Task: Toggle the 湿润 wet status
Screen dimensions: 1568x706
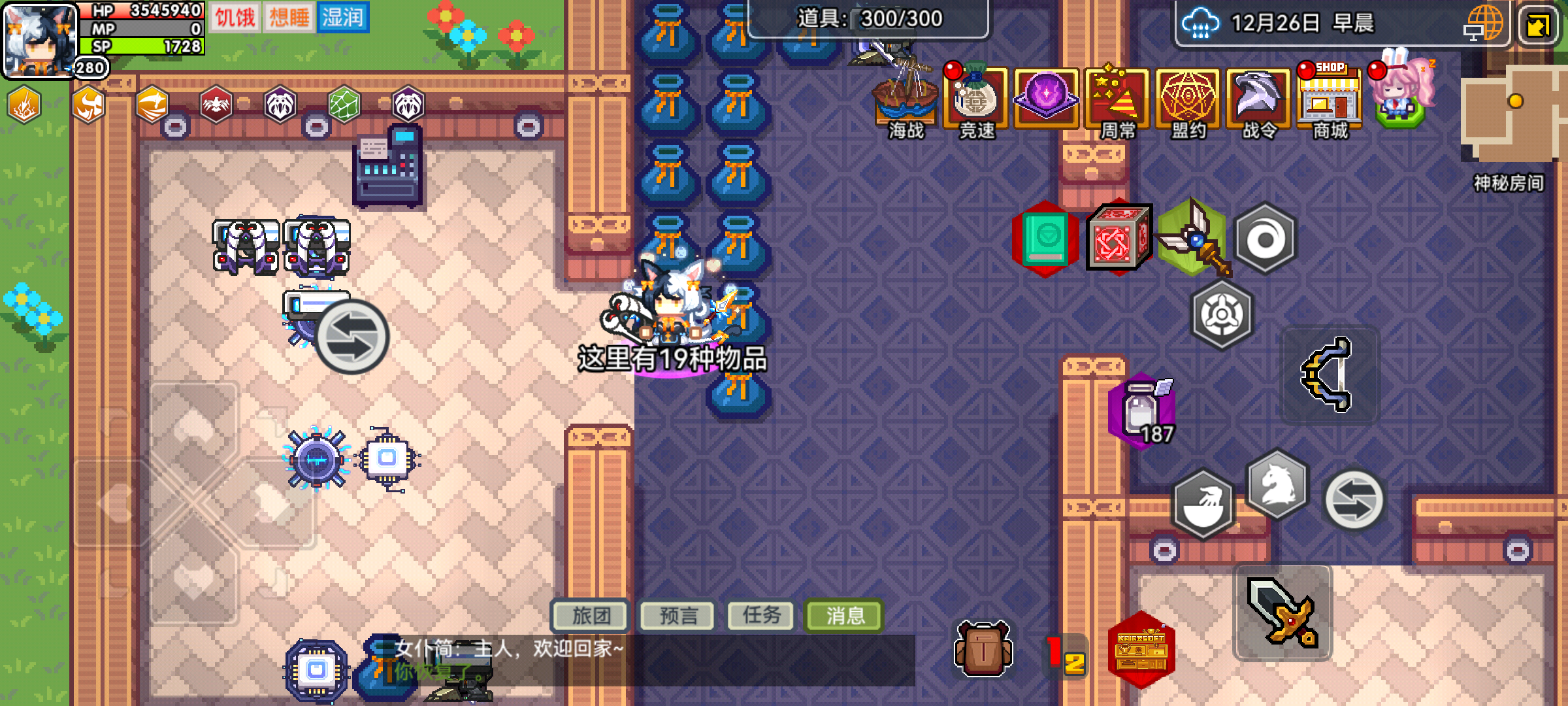Action: point(345,16)
